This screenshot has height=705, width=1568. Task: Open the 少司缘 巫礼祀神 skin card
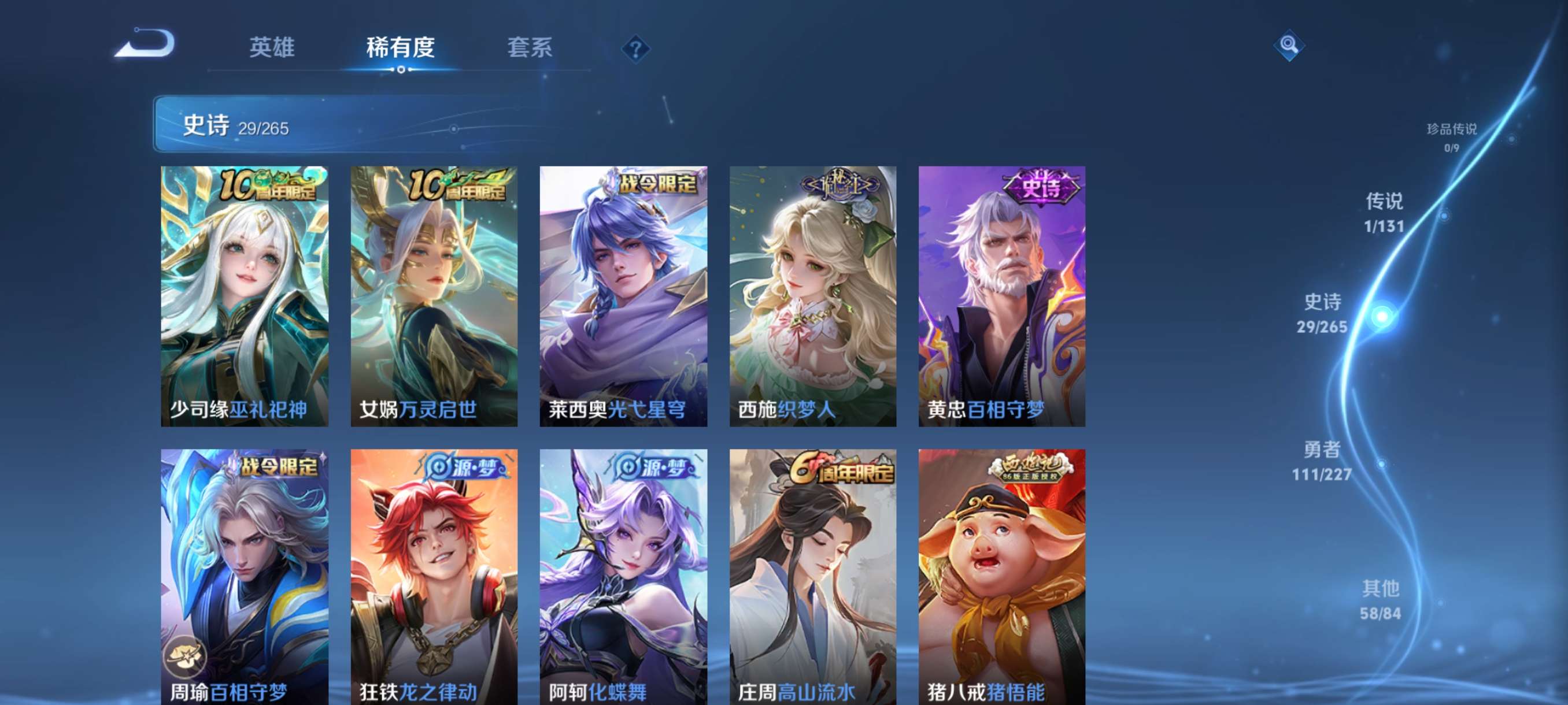pyautogui.click(x=244, y=296)
